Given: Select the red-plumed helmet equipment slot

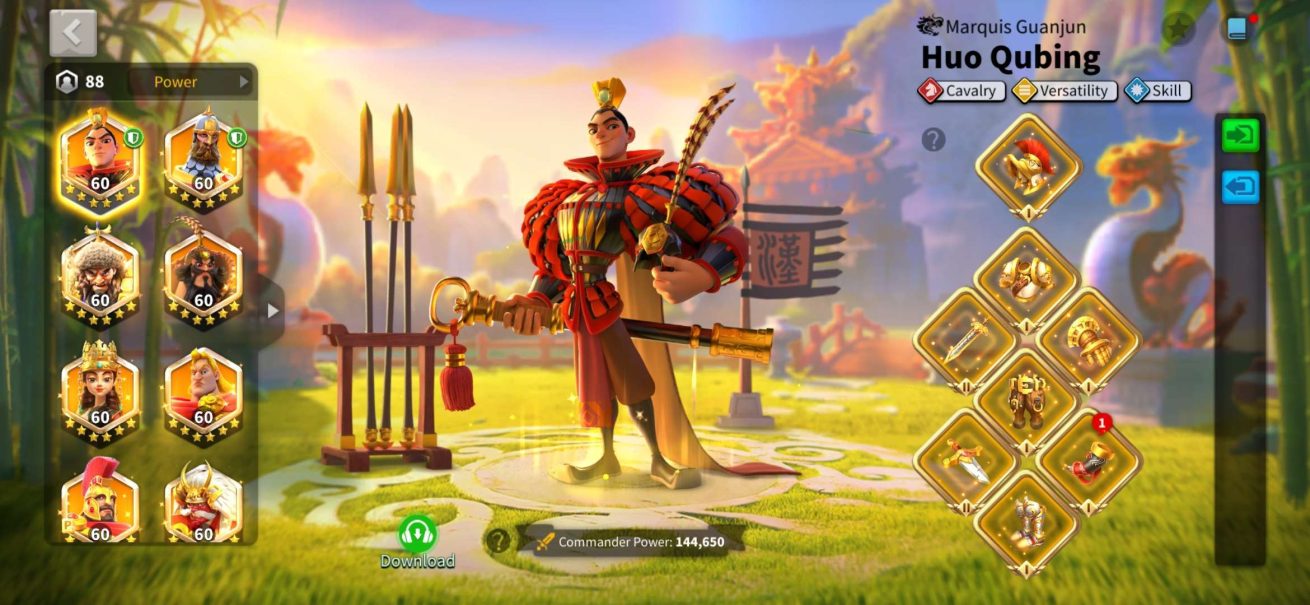Looking at the screenshot, I should 1027,165.
